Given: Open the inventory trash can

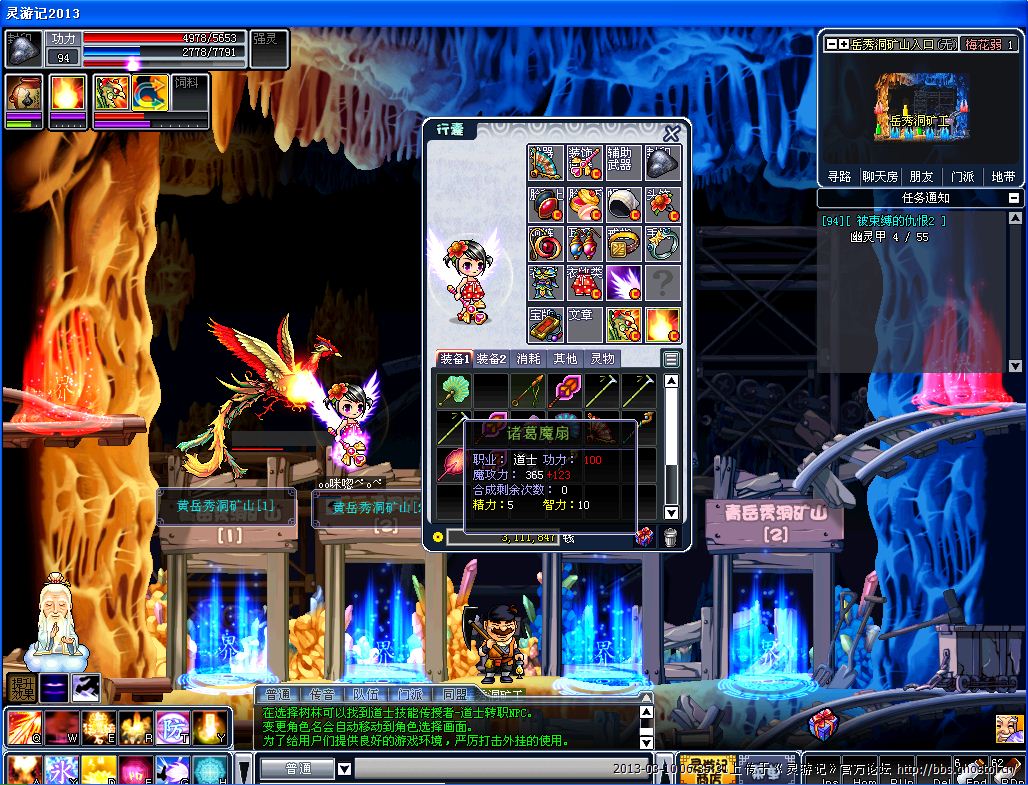Looking at the screenshot, I should tap(670, 538).
